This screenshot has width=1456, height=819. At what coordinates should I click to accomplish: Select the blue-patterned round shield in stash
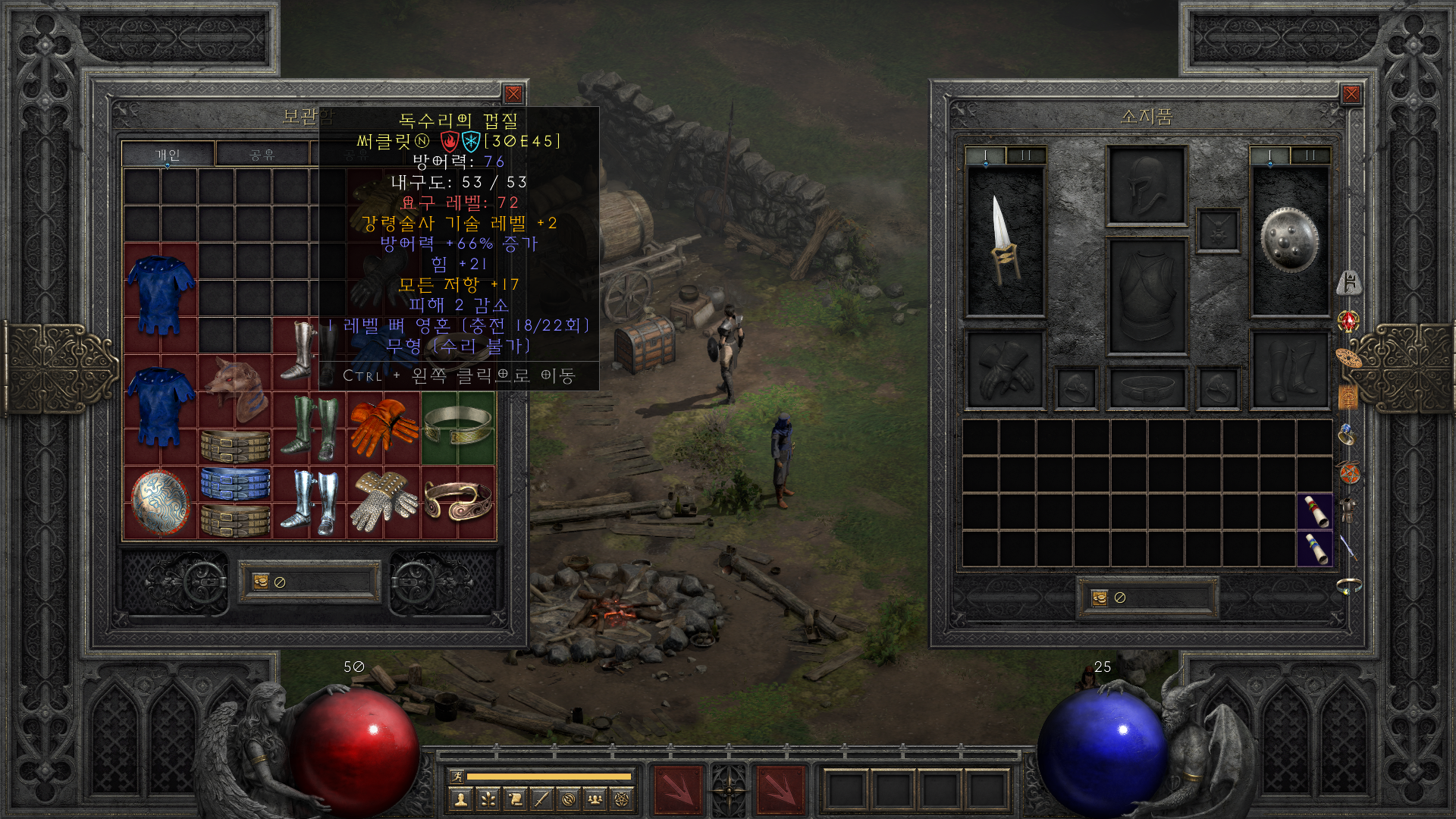160,501
